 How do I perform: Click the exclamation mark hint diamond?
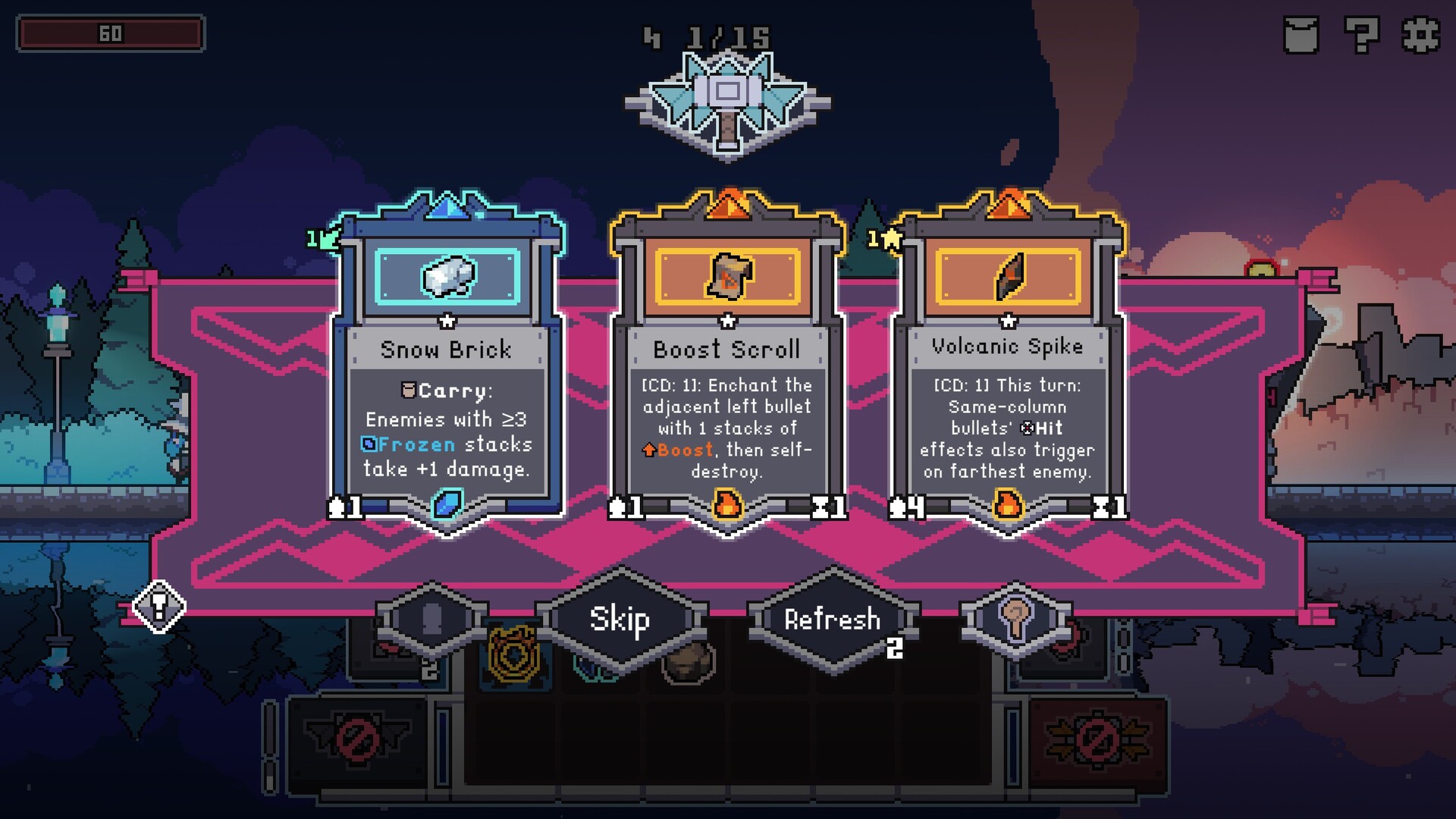coord(158,606)
